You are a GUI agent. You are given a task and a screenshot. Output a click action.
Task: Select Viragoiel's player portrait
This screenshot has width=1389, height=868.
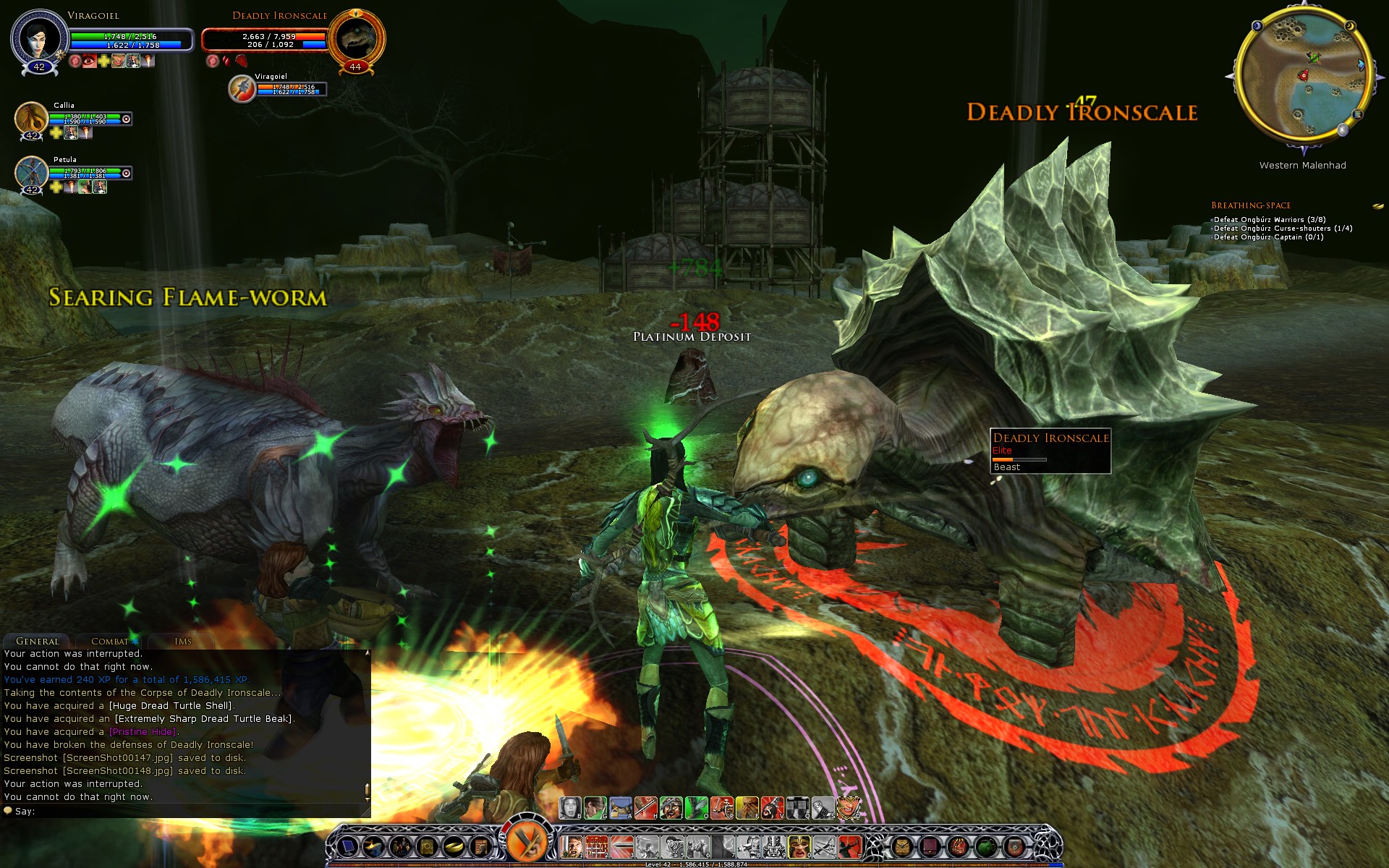pos(38,38)
